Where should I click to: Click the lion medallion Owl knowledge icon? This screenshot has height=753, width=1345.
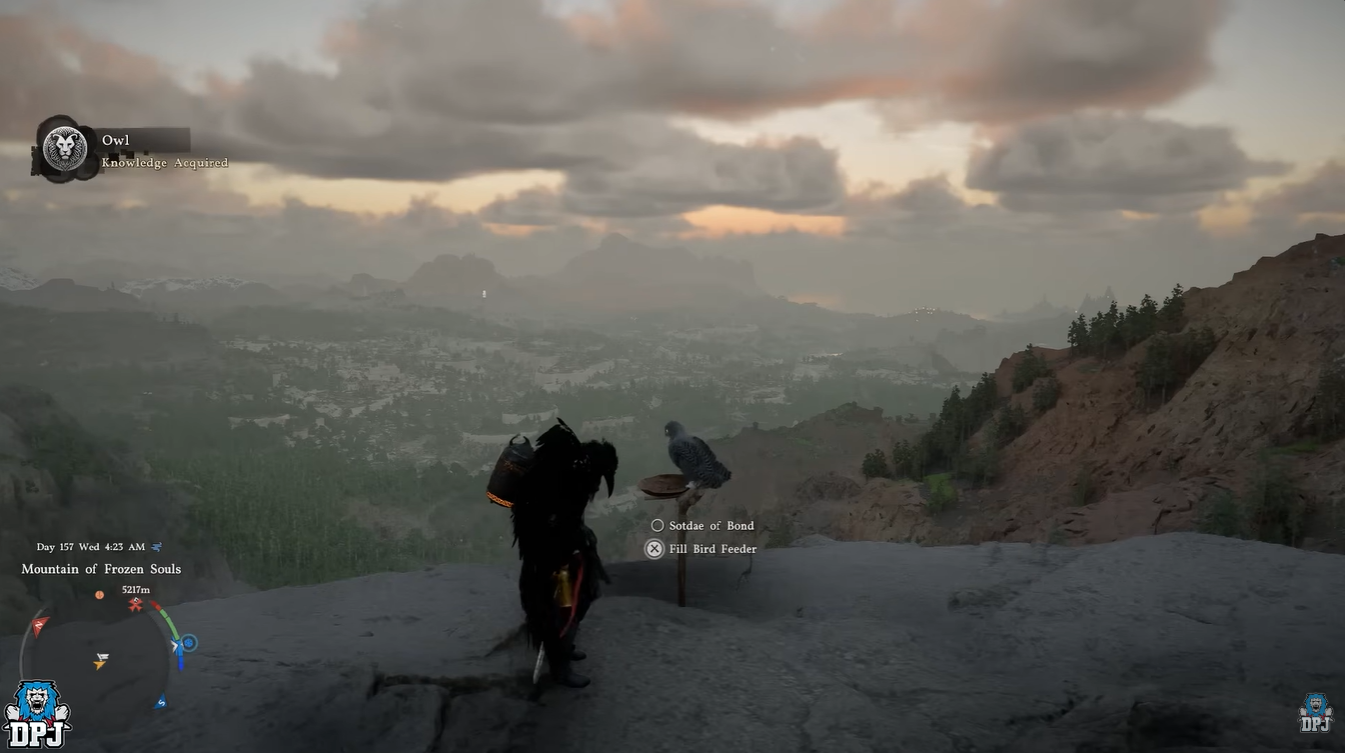pos(64,147)
